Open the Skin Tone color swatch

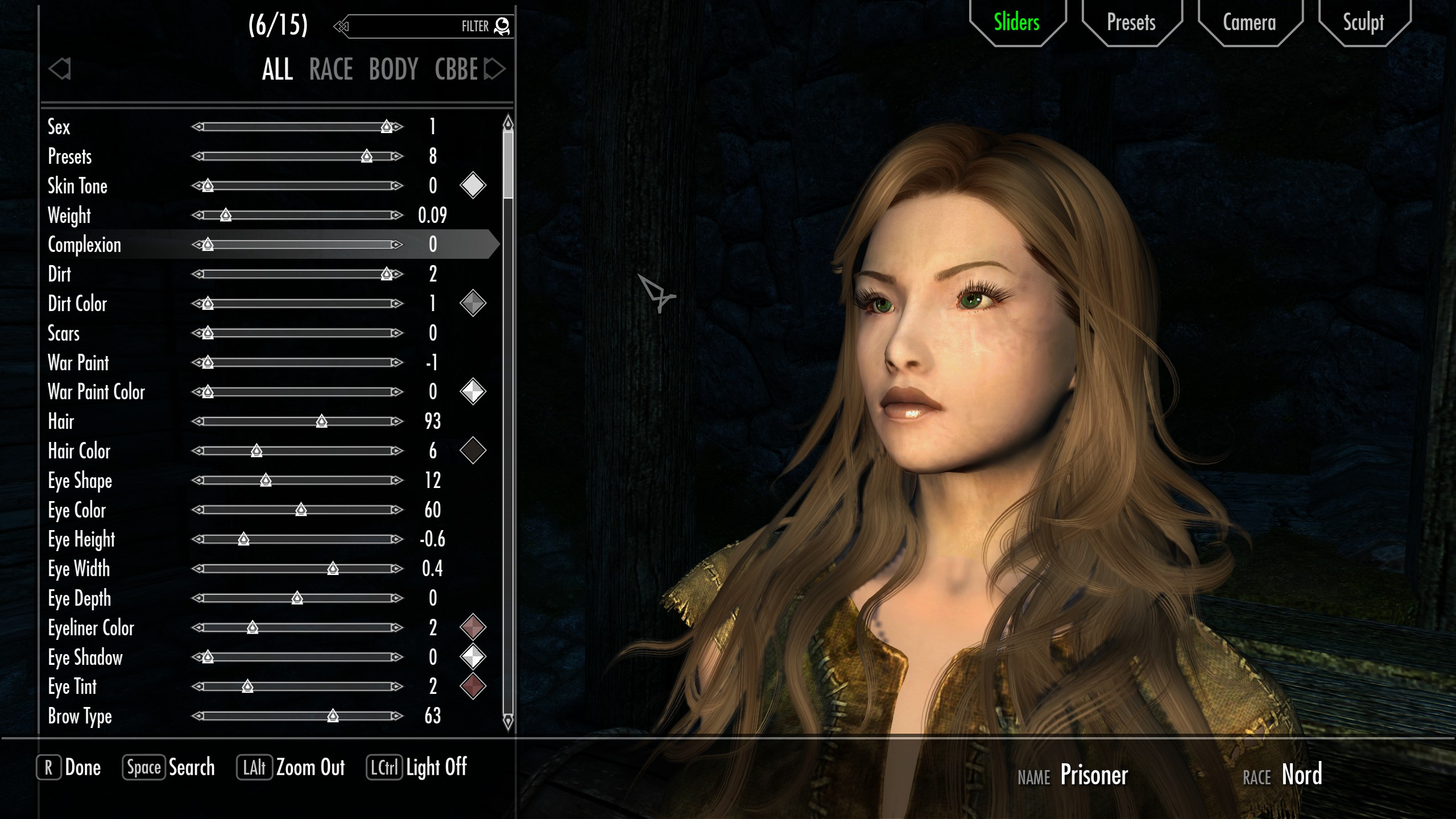tap(473, 185)
